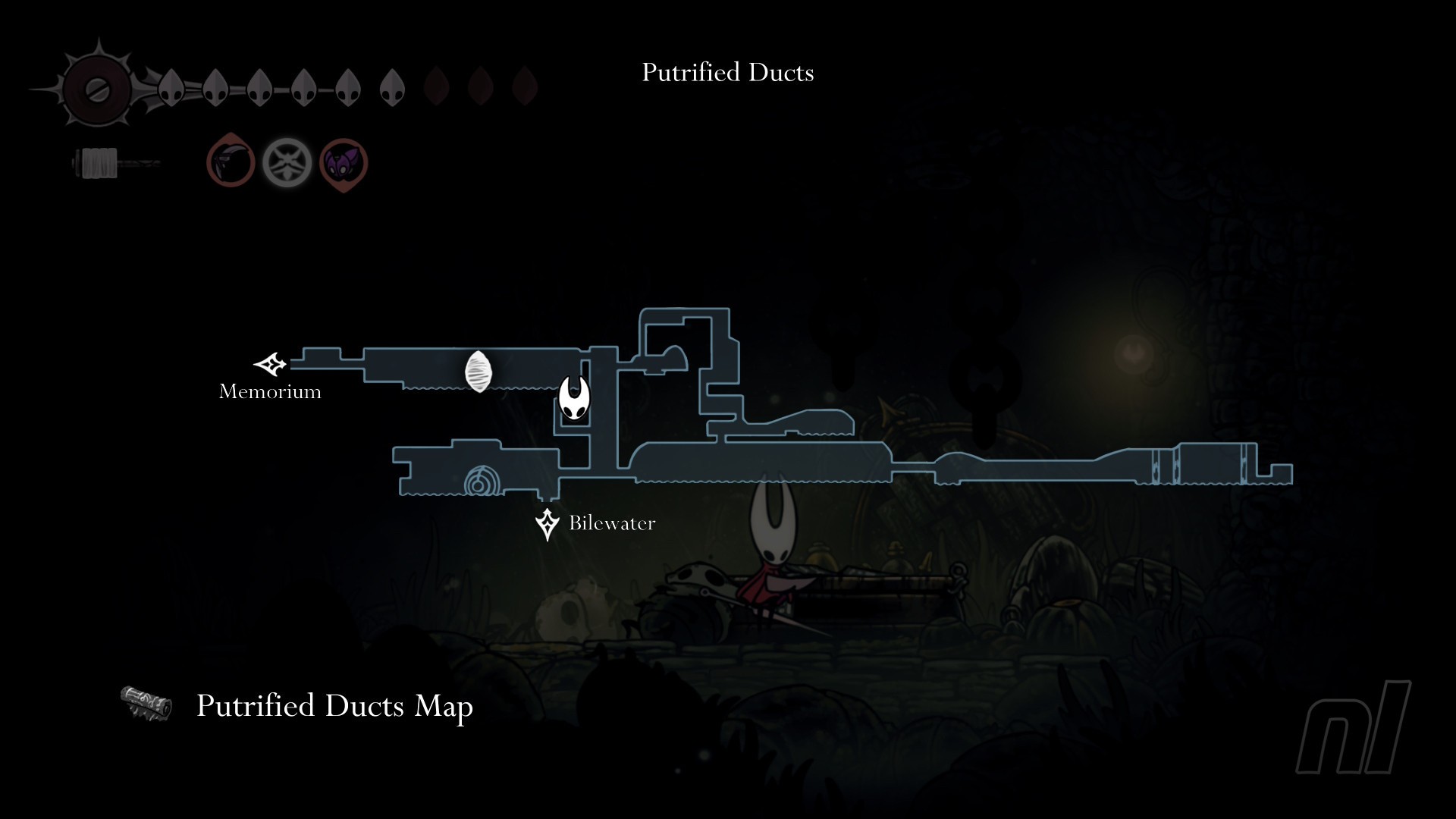Pick the dark tool icon in red ring

click(x=231, y=162)
